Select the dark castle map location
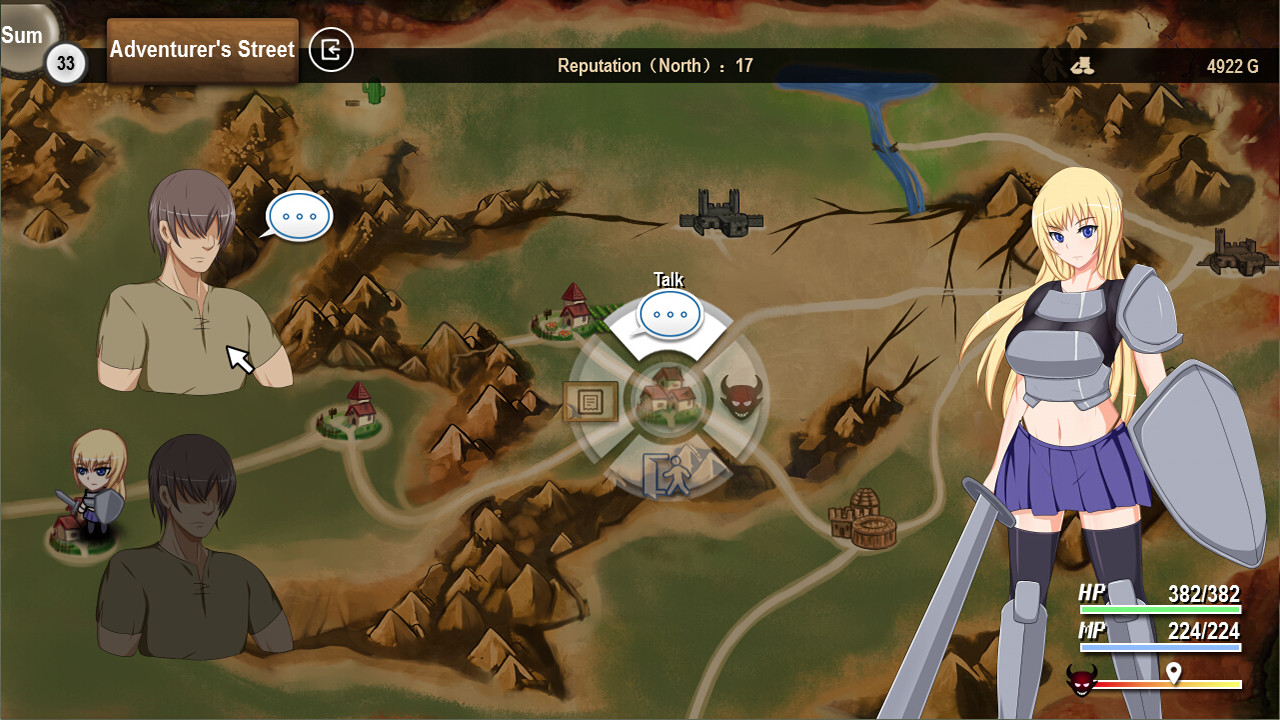The width and height of the screenshot is (1280, 720). [x=721, y=214]
